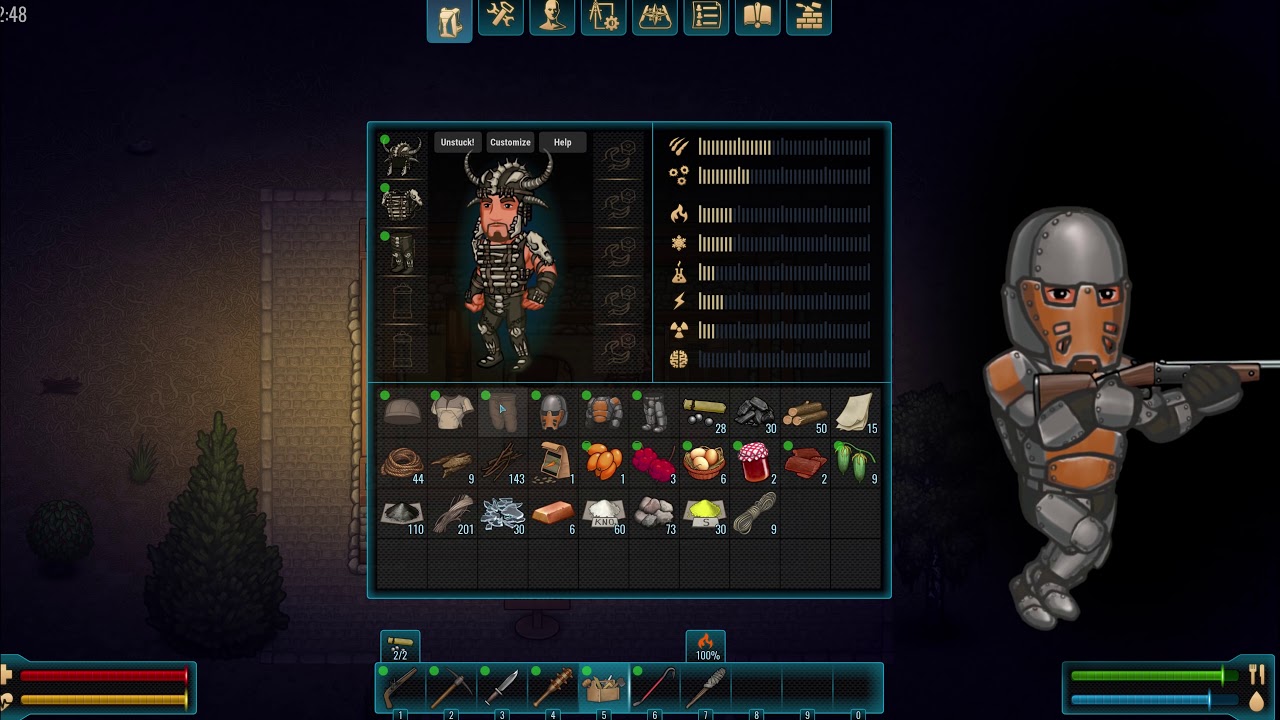Pick the stack of 50 wood logs
The image size is (1280, 720).
click(805, 413)
